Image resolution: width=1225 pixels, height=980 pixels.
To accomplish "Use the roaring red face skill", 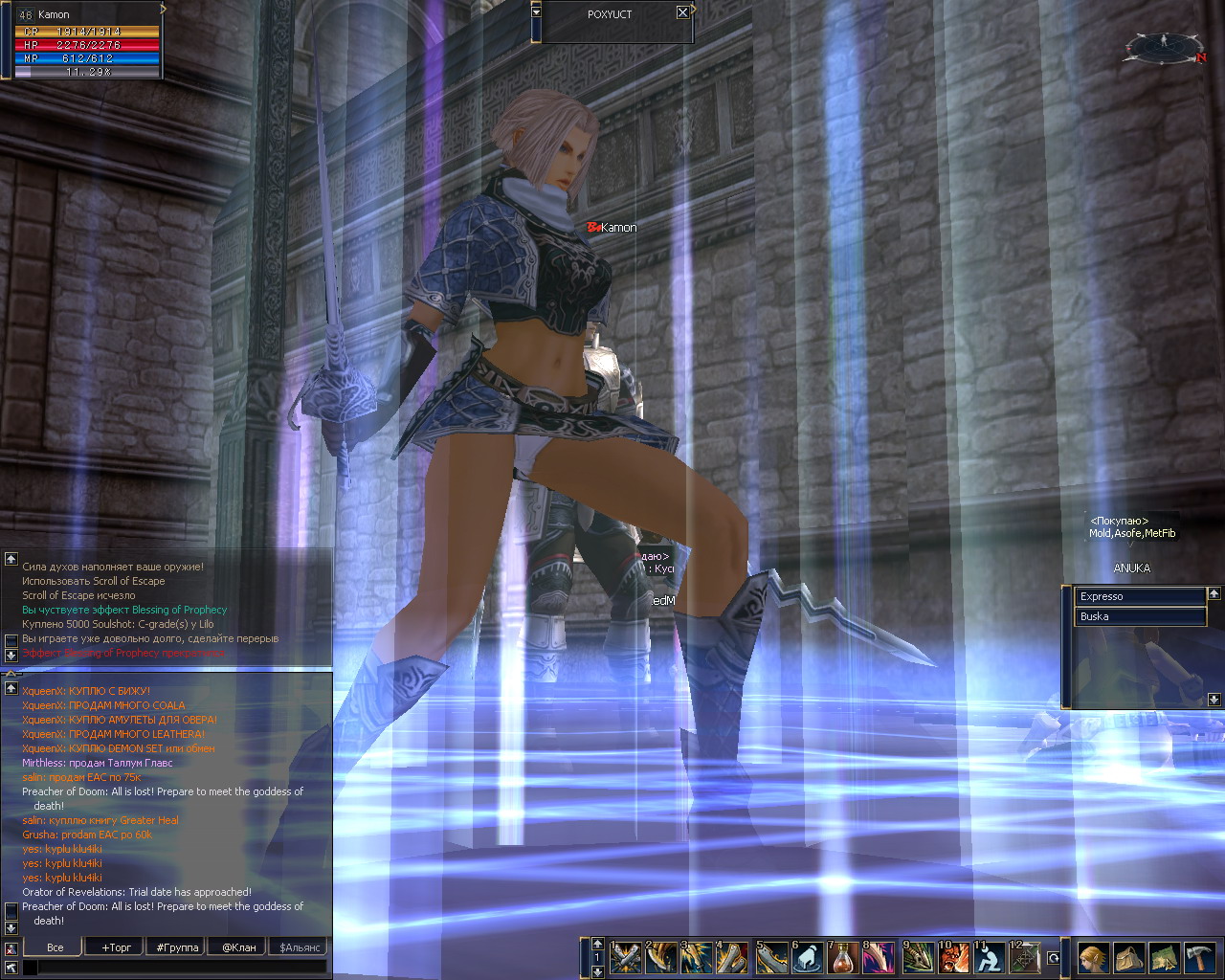I will click(953, 957).
